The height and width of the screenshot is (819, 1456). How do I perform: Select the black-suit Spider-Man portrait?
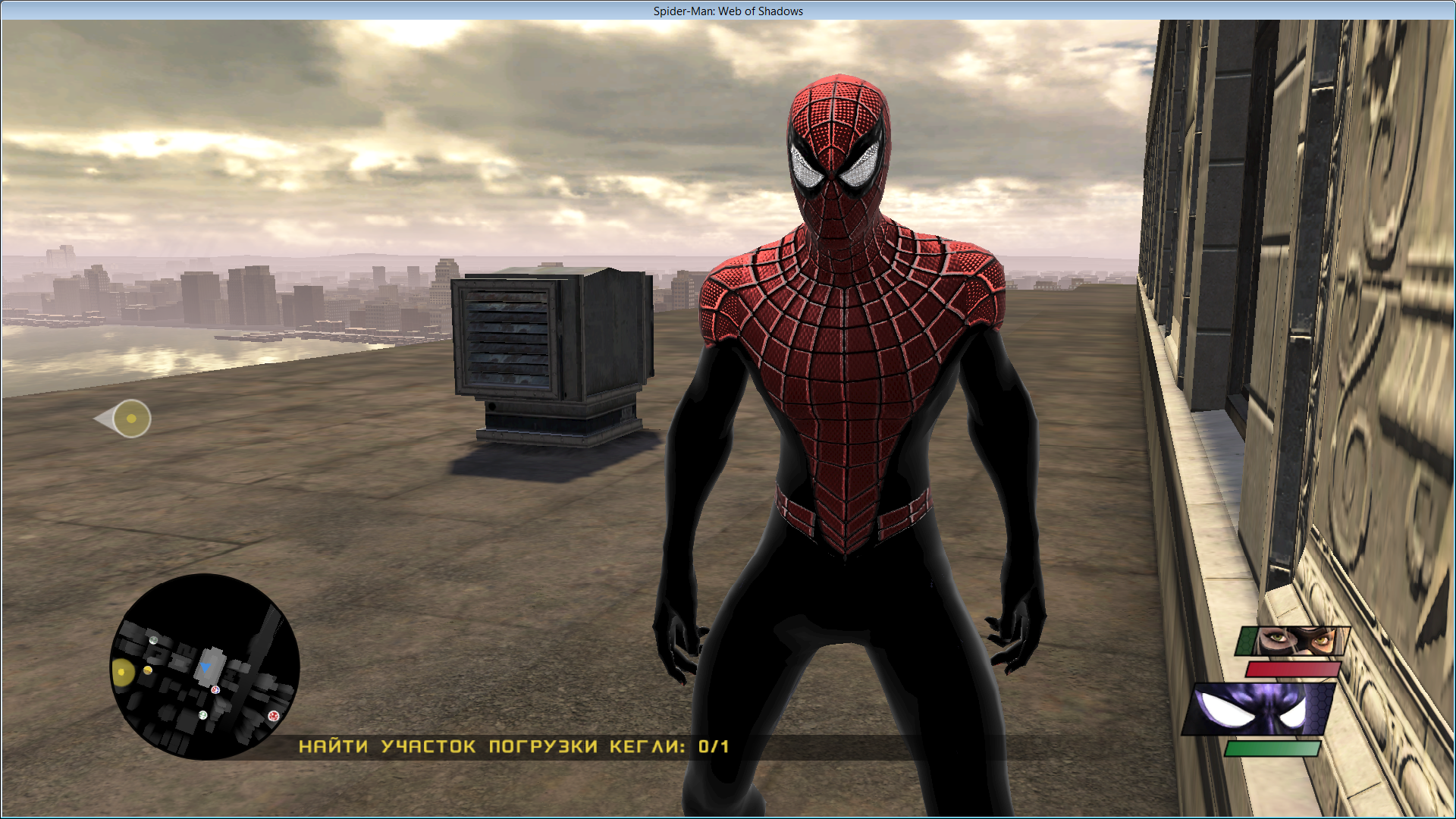pos(1259,710)
